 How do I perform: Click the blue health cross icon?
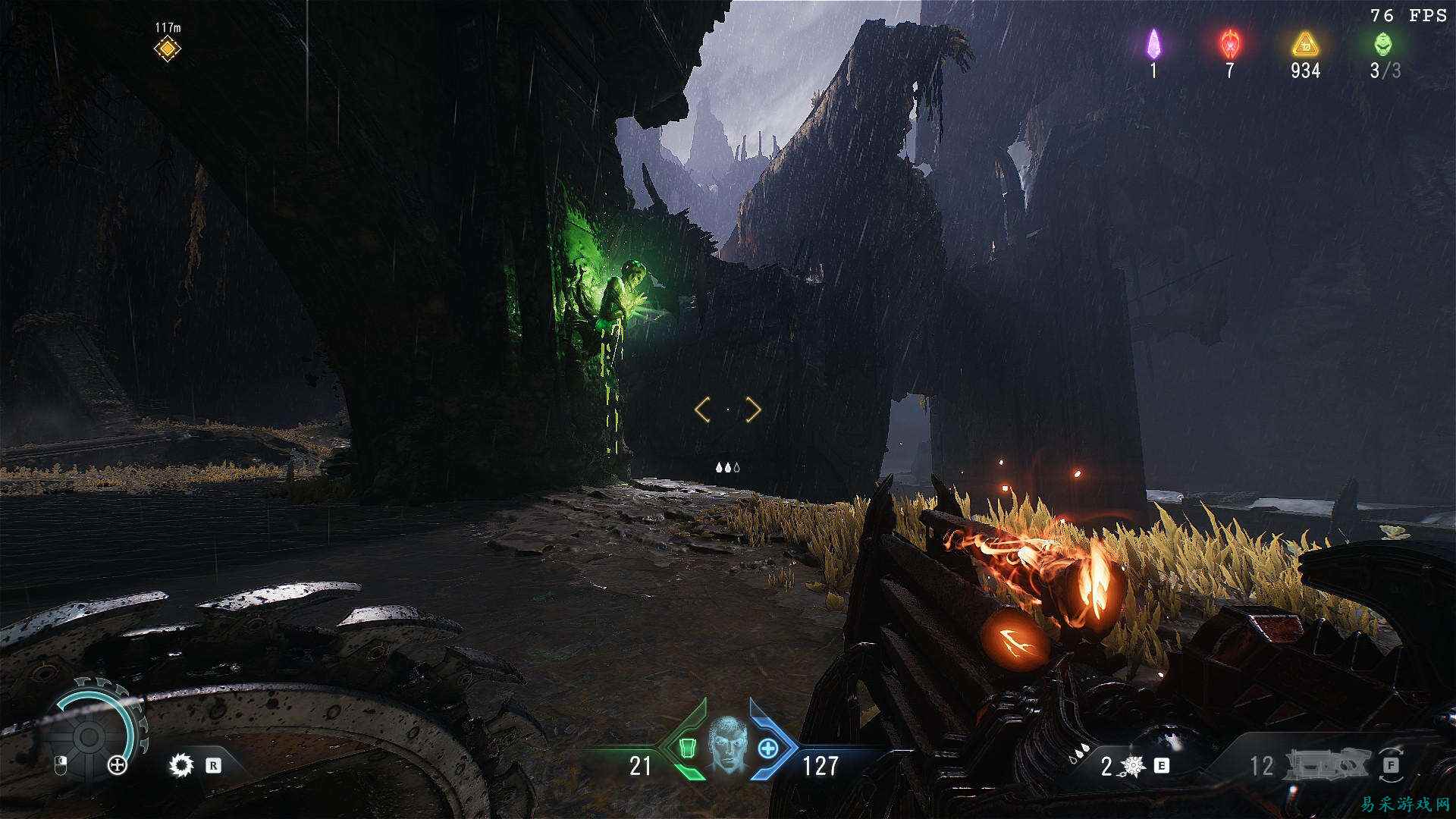click(768, 748)
